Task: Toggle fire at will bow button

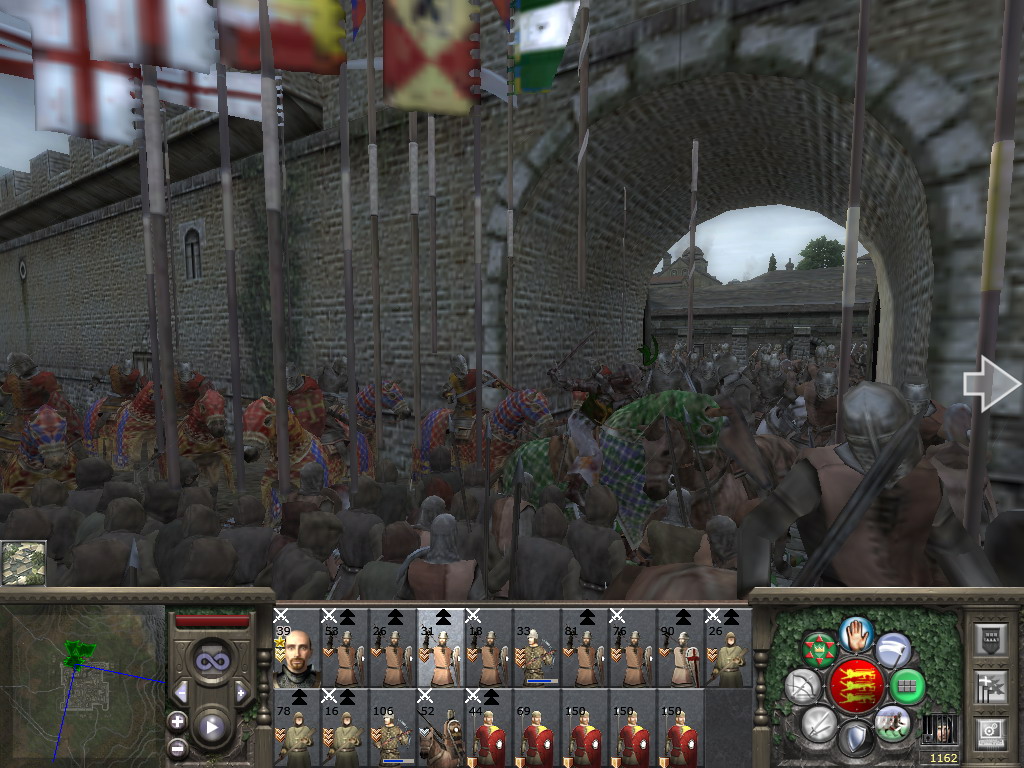Action: (x=802, y=687)
